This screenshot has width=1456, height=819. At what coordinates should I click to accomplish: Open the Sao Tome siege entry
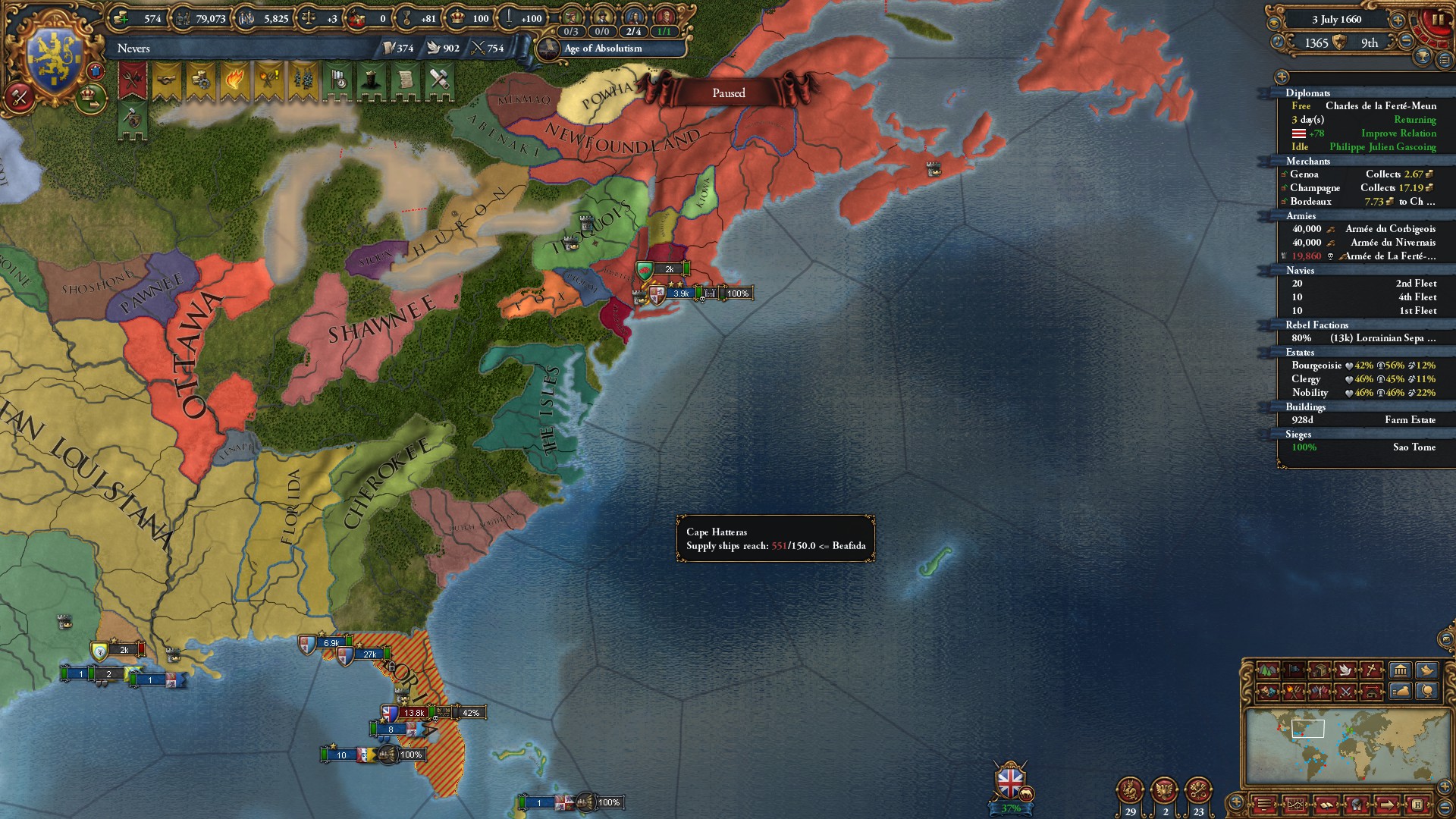tap(1414, 447)
